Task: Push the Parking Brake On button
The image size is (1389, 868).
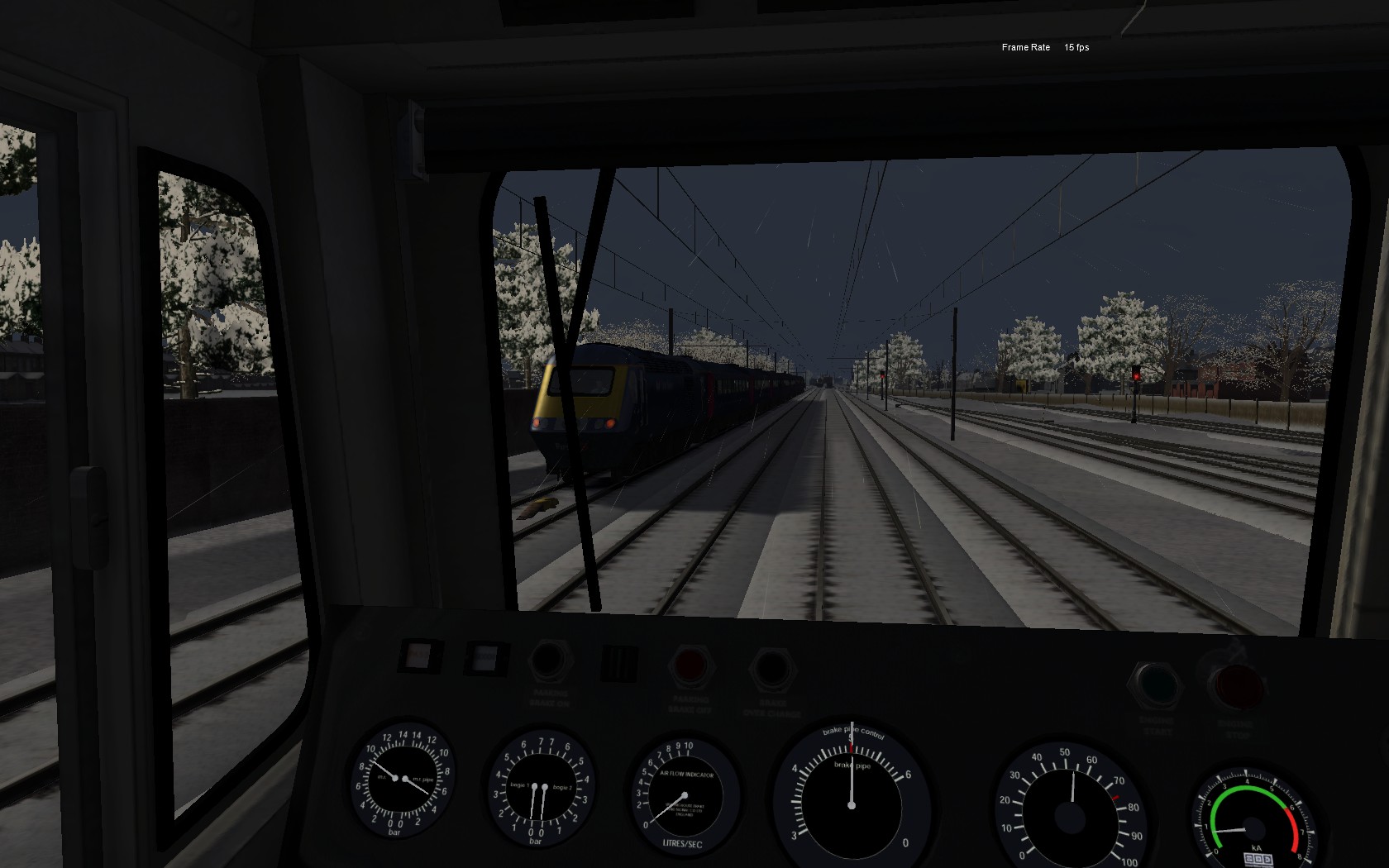Action: 549,662
